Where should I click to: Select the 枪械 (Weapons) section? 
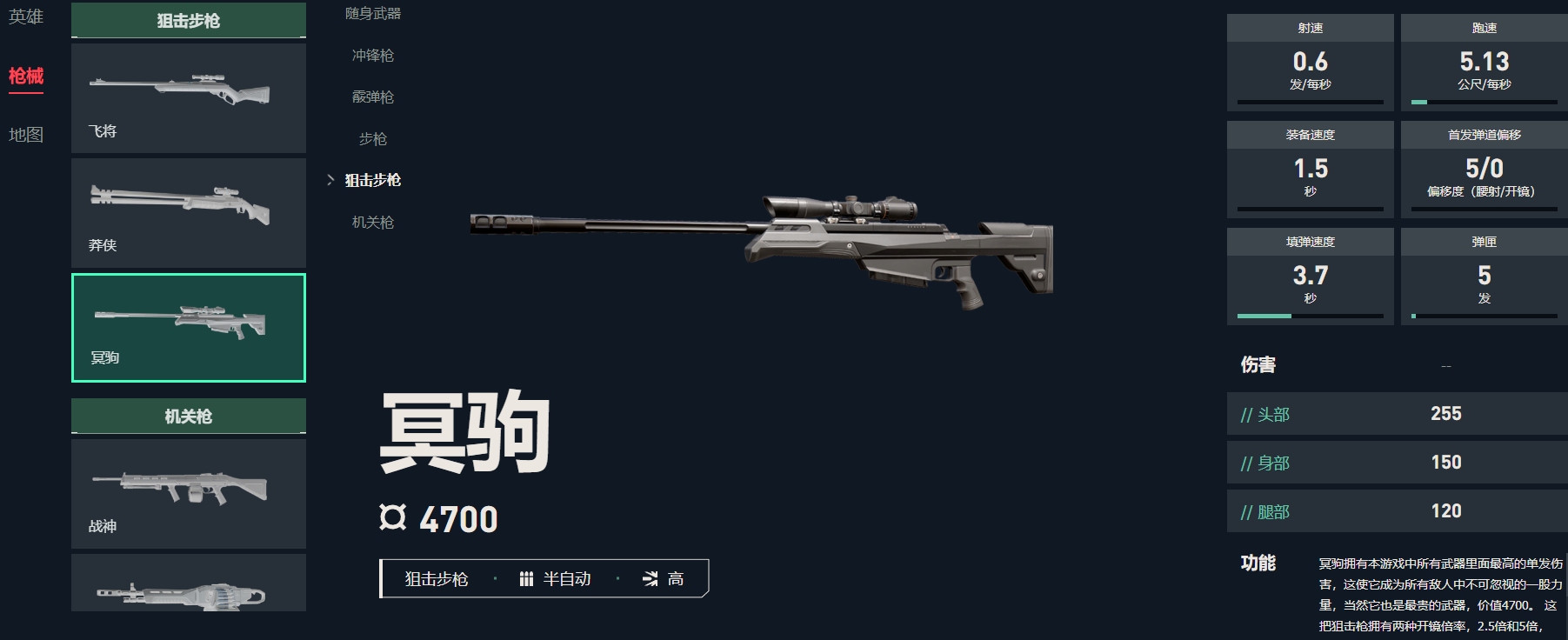point(26,77)
